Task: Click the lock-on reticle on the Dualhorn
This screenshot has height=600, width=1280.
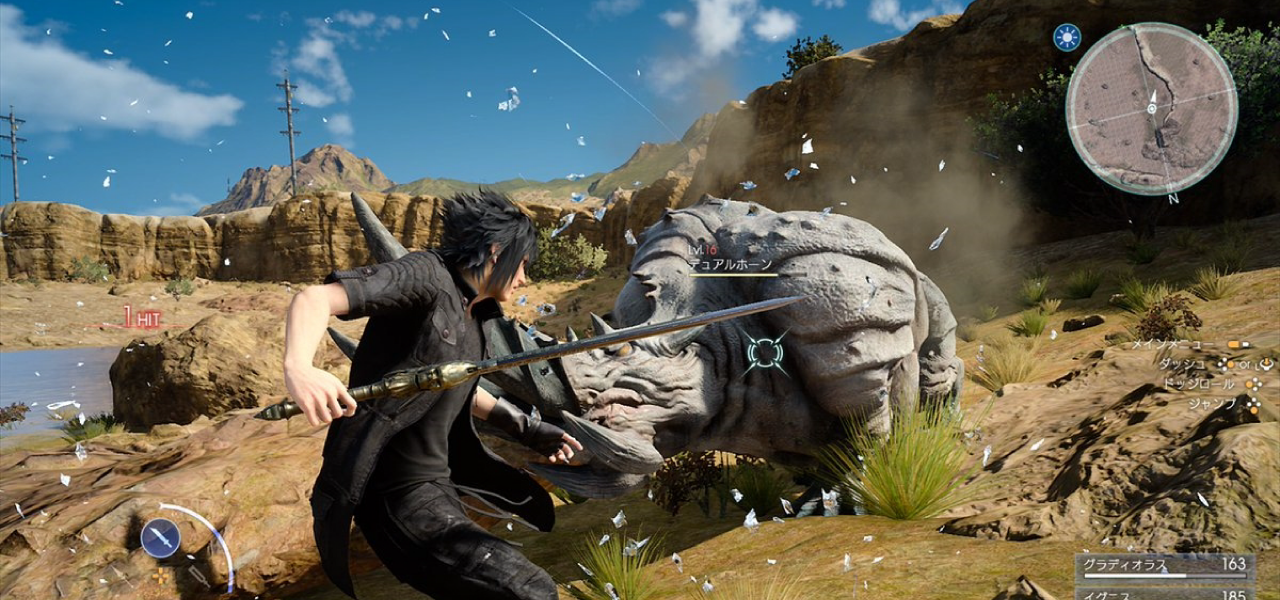Action: click(765, 353)
